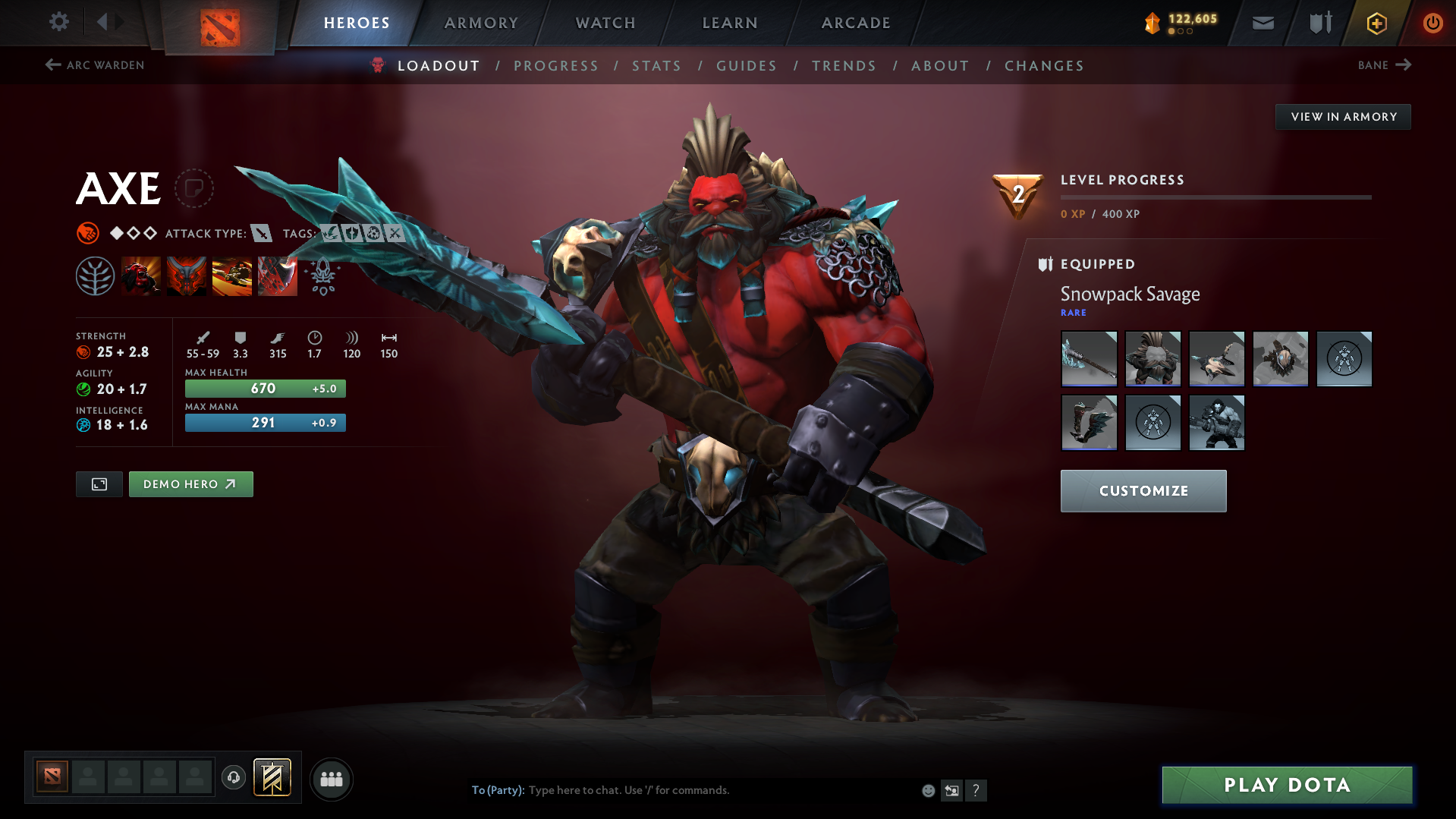
Task: Open the GUIDES section
Action: (746, 65)
